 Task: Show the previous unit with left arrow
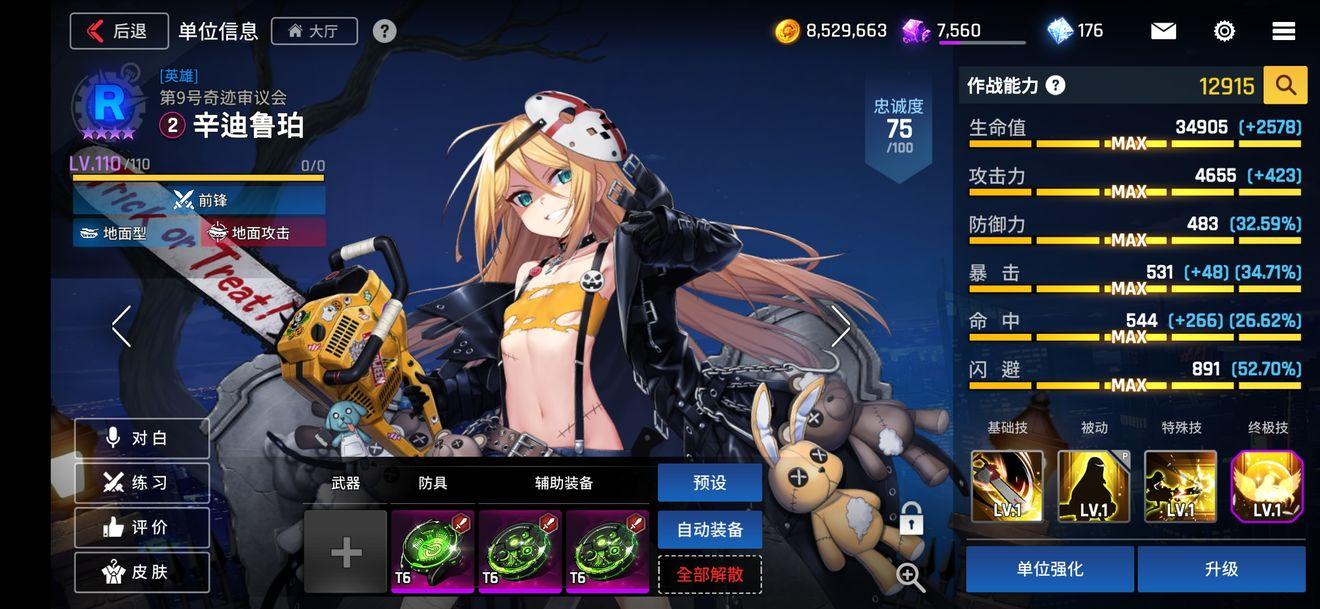[x=122, y=326]
